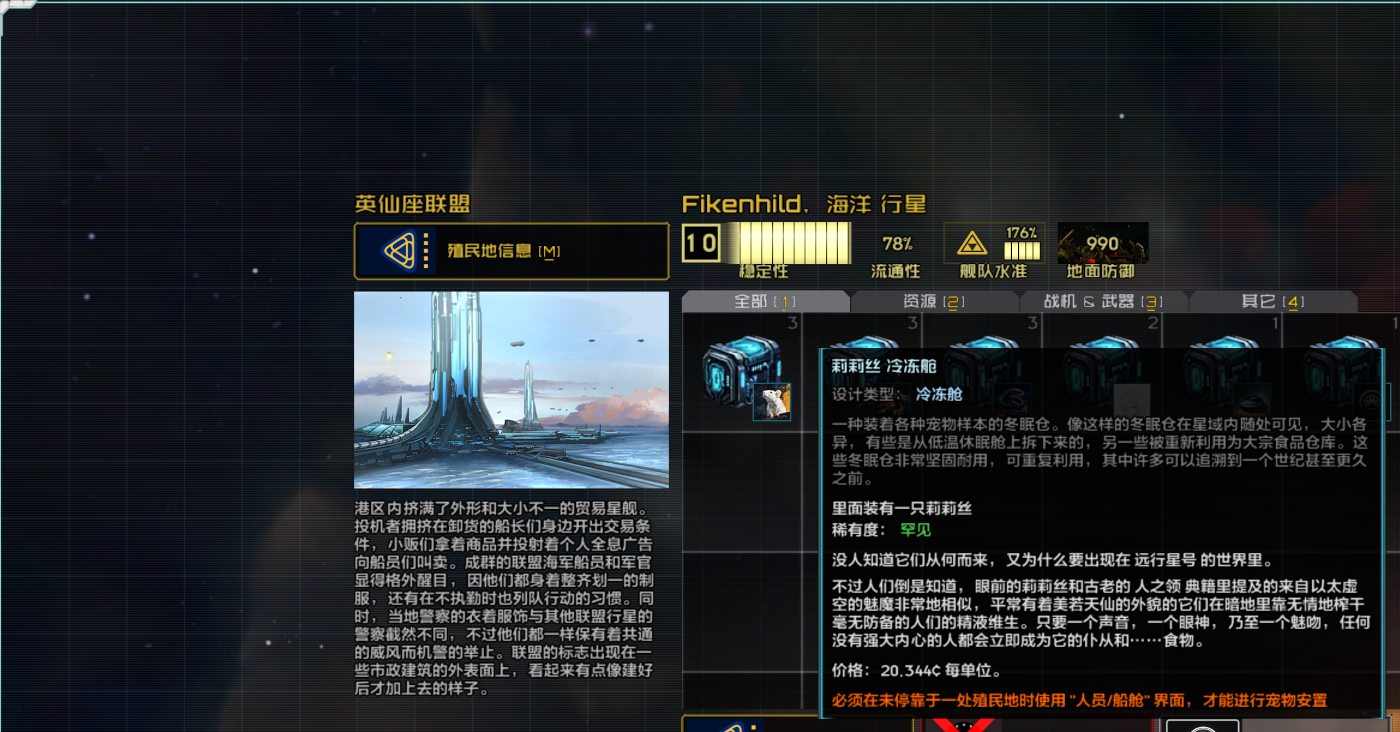Open the 殖民地信息 [M] panel
This screenshot has height=732, width=1400.
coord(510,251)
